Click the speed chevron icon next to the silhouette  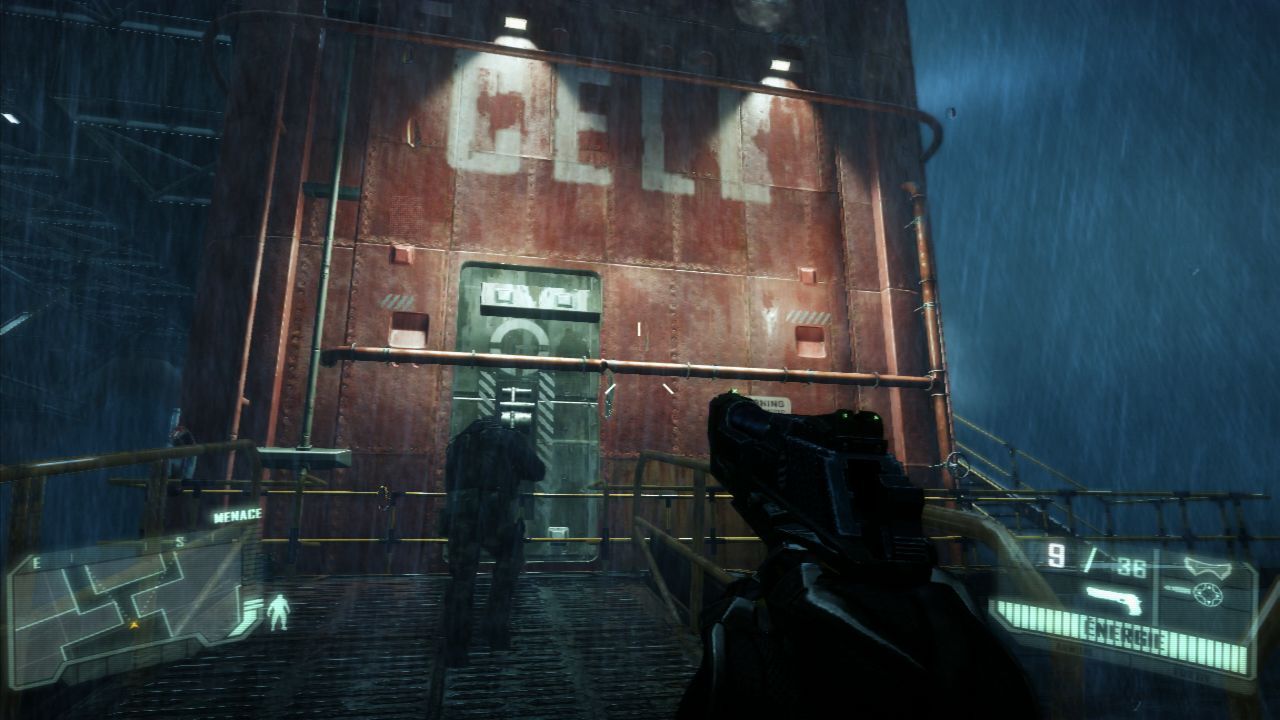tap(248, 610)
